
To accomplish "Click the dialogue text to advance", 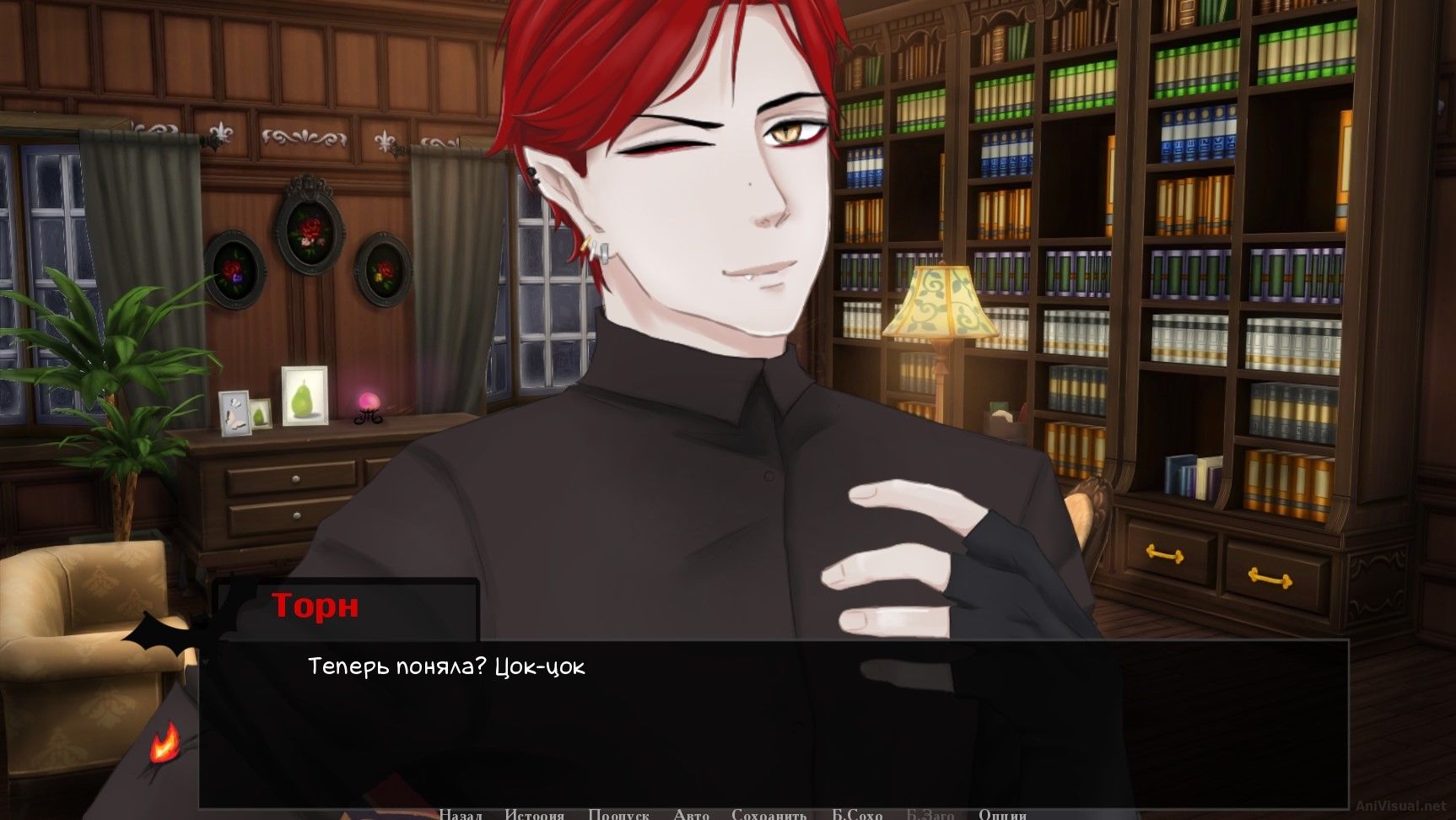I will pyautogui.click(x=447, y=666).
